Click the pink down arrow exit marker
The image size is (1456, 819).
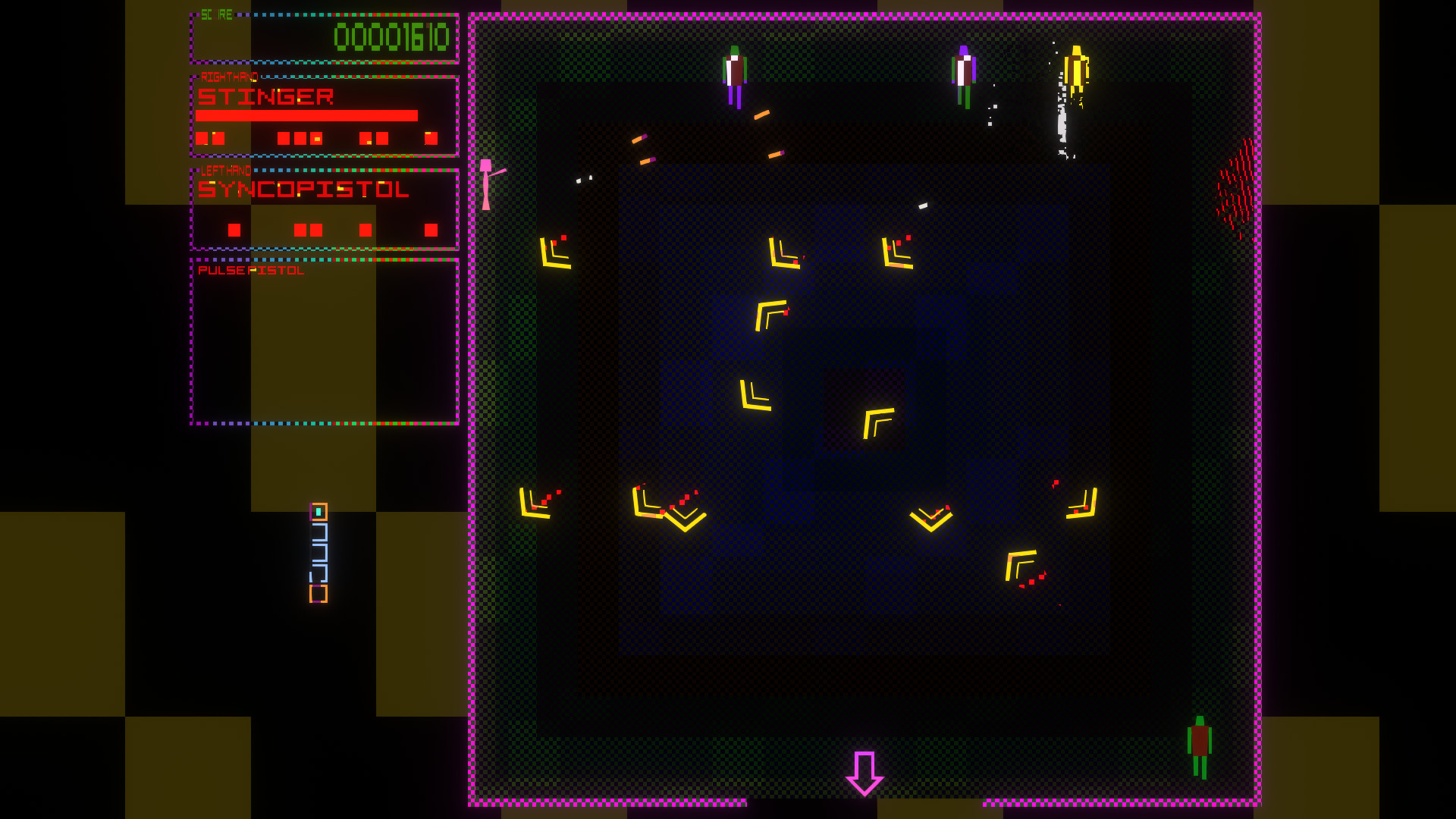click(866, 773)
